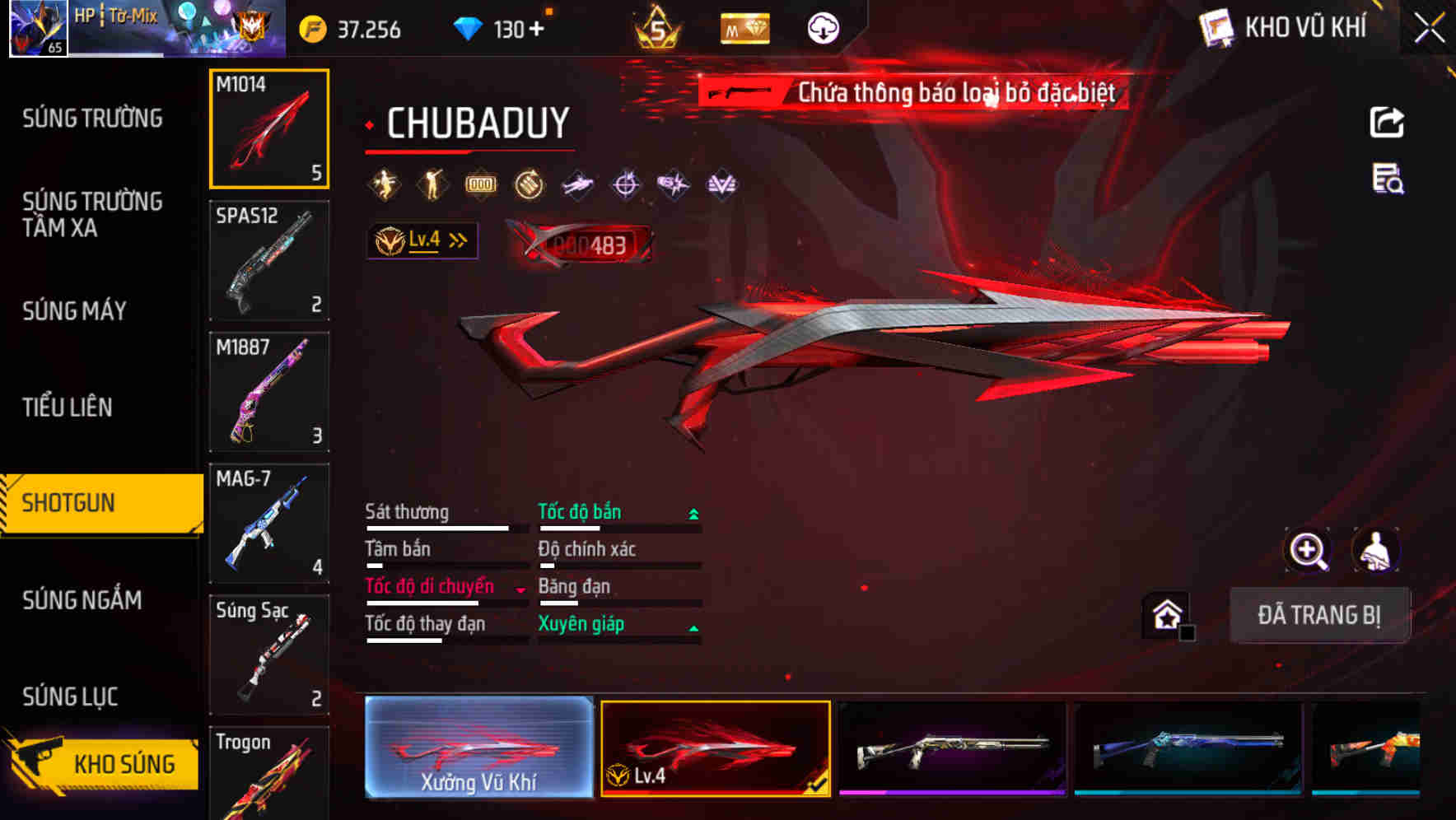The height and width of the screenshot is (820, 1456).
Task: Click the level 5 crown badge
Action: click(658, 27)
